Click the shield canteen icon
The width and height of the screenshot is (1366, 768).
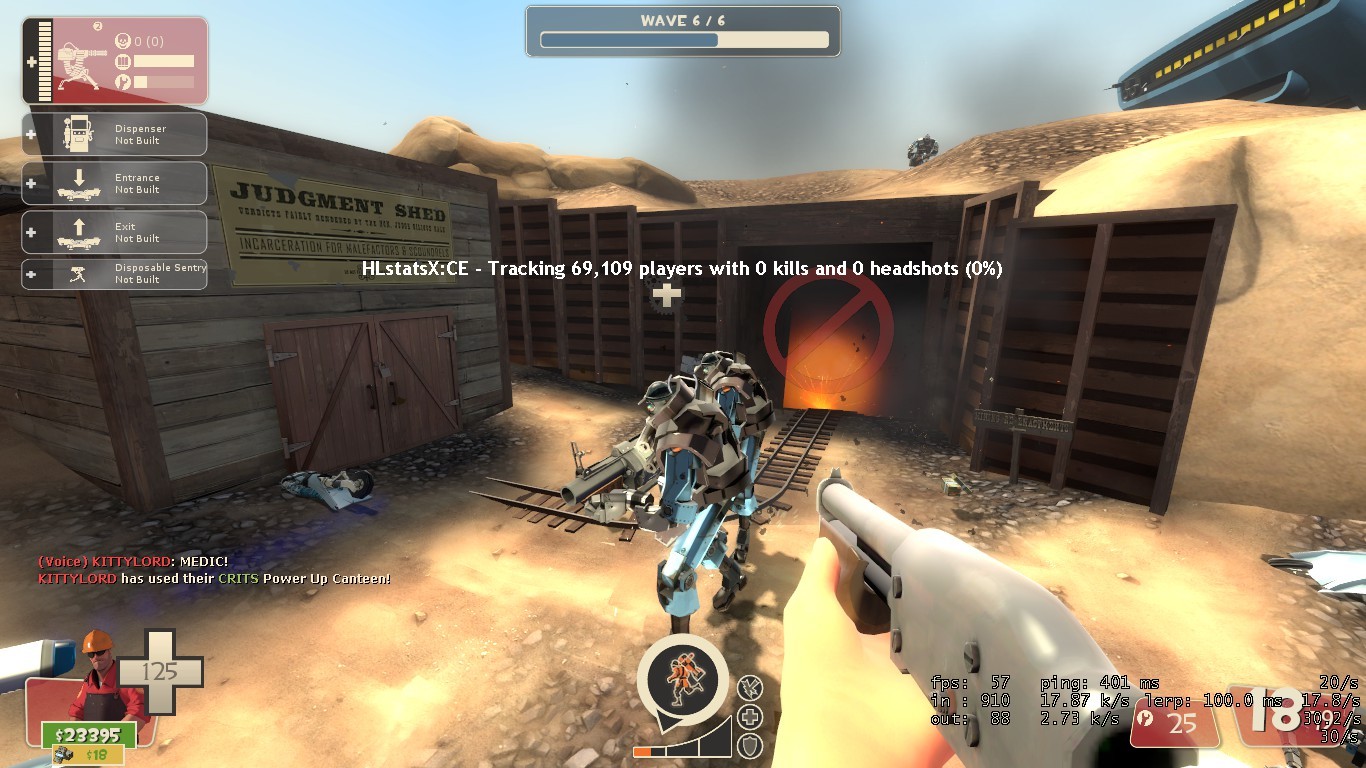[x=749, y=745]
